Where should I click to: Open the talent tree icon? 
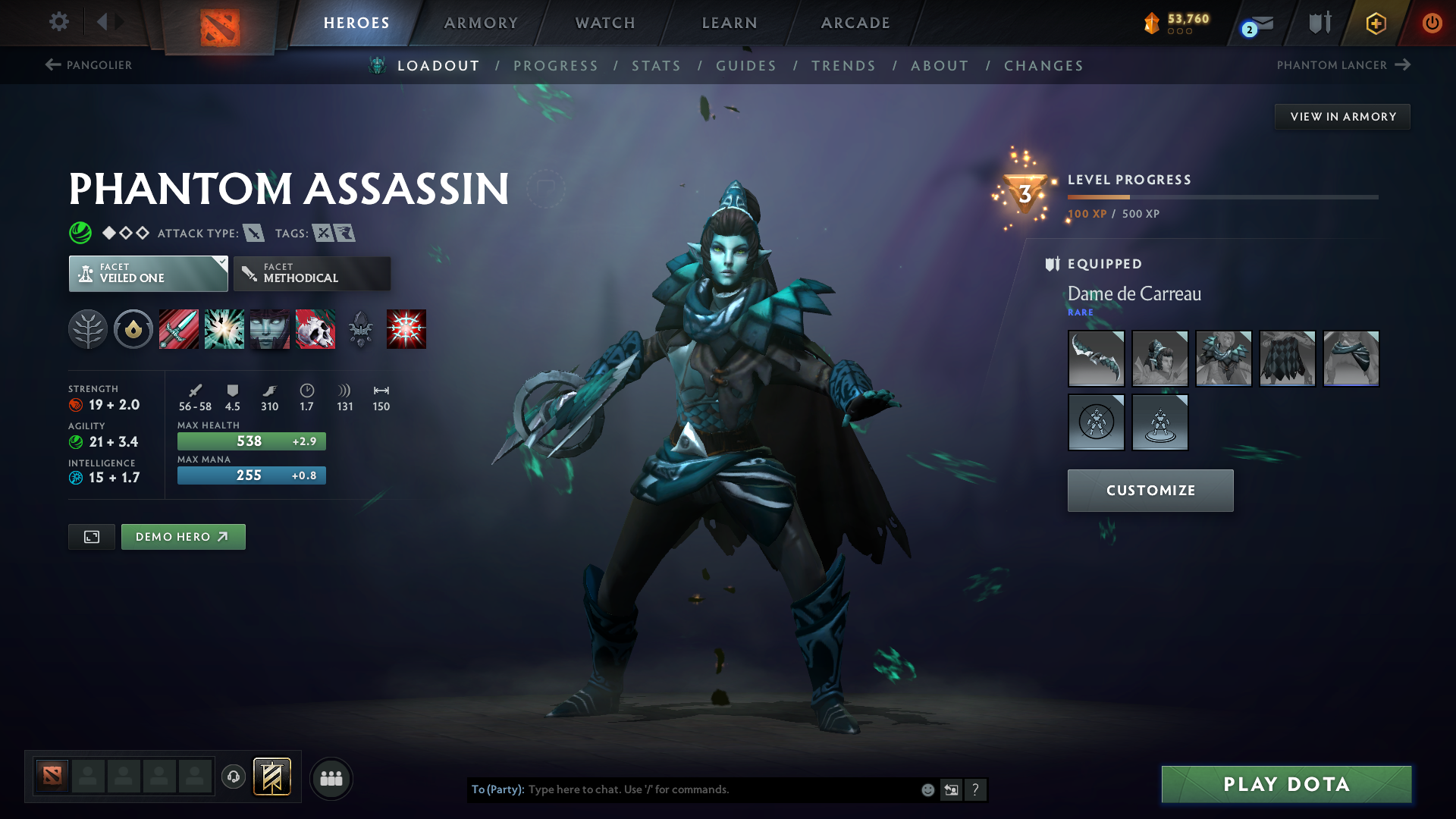88,329
